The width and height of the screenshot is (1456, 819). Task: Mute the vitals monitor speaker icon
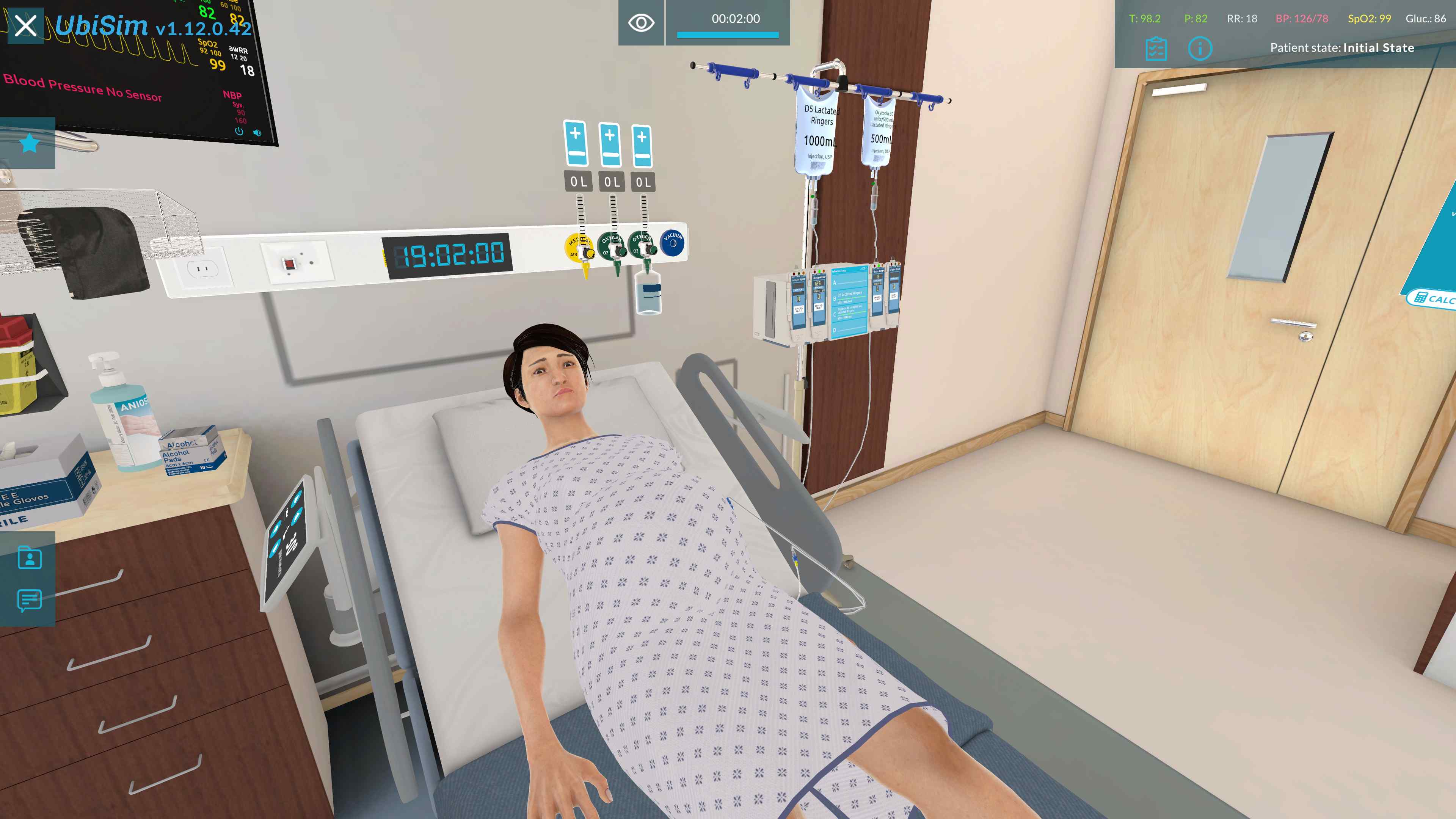[258, 132]
